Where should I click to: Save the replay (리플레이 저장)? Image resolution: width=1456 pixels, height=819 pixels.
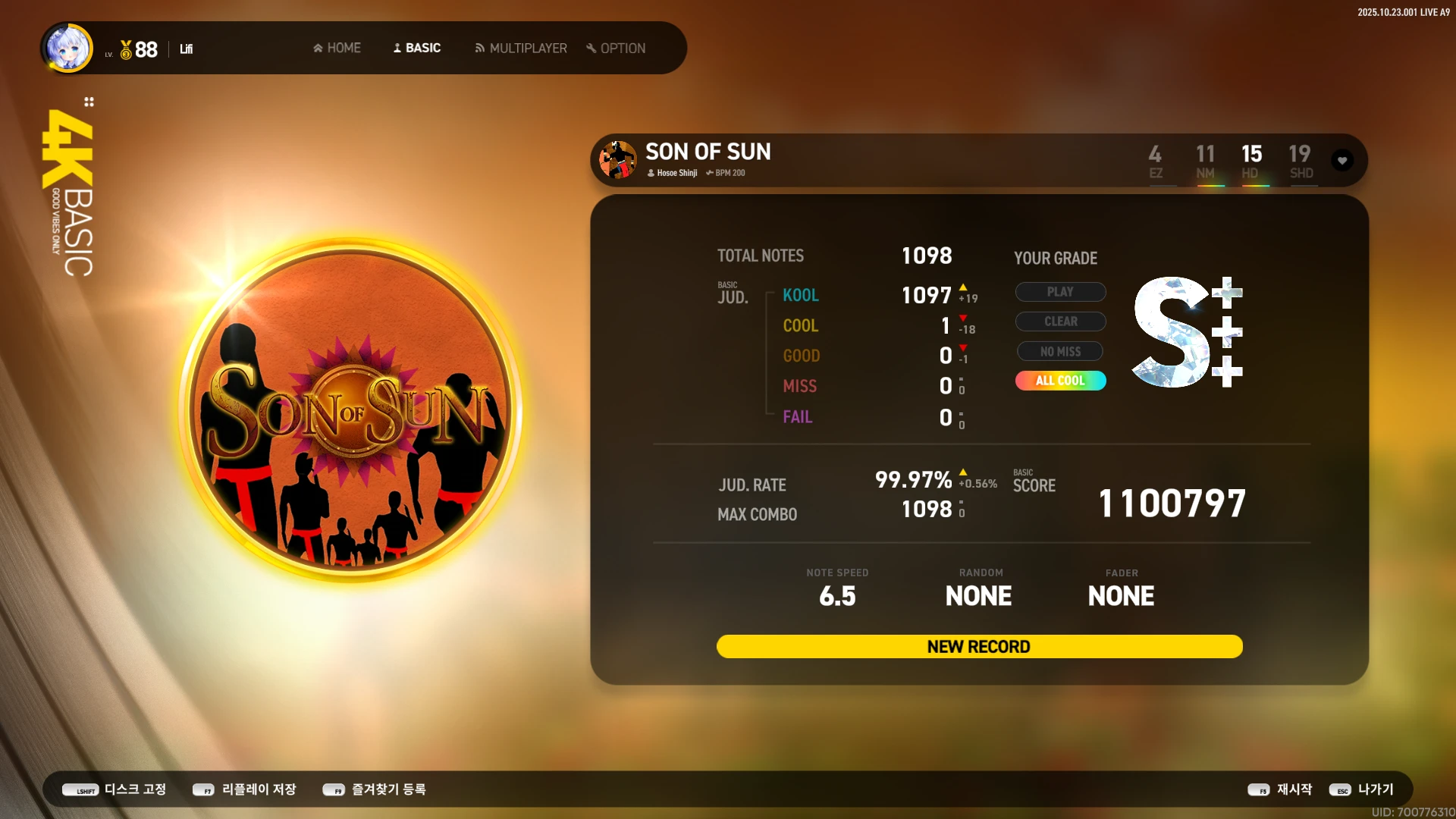pos(244,789)
